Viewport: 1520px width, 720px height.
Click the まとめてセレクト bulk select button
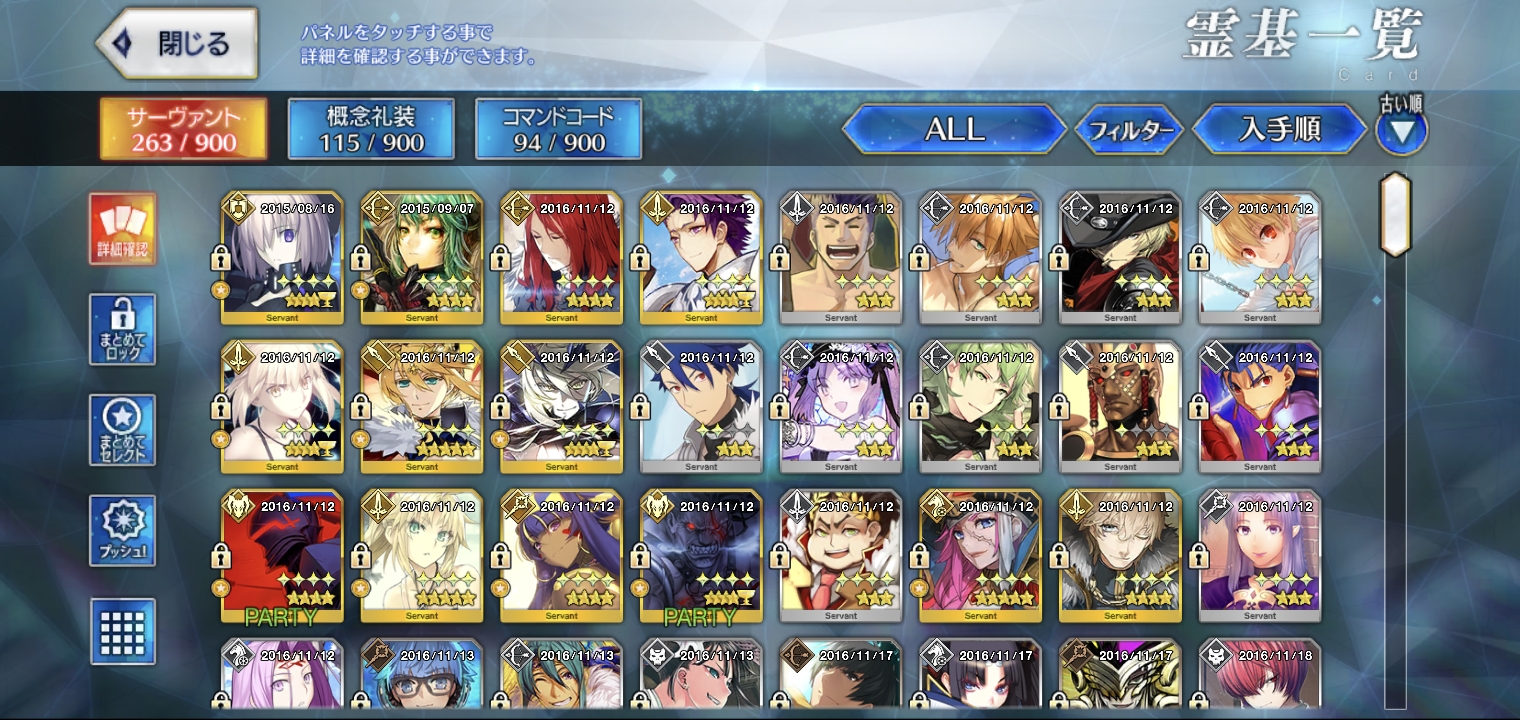point(122,429)
